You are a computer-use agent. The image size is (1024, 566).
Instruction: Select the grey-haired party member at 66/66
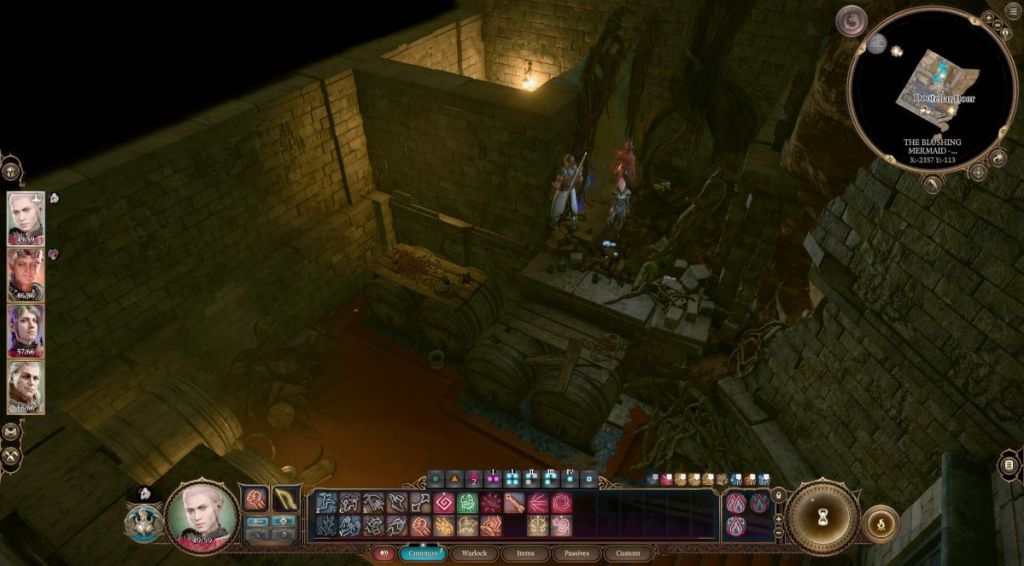pyautogui.click(x=26, y=386)
